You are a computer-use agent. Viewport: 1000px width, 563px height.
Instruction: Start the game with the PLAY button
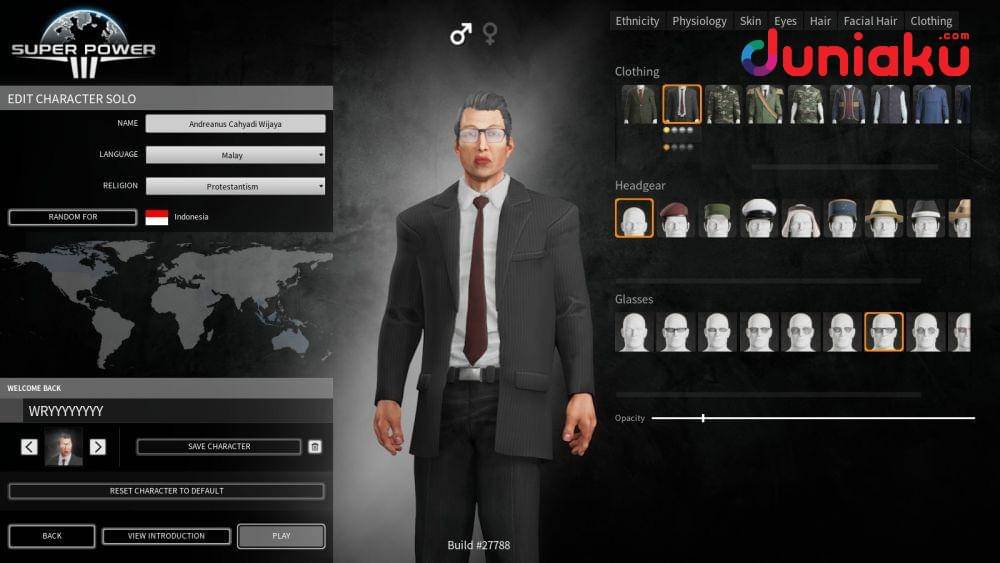(281, 536)
